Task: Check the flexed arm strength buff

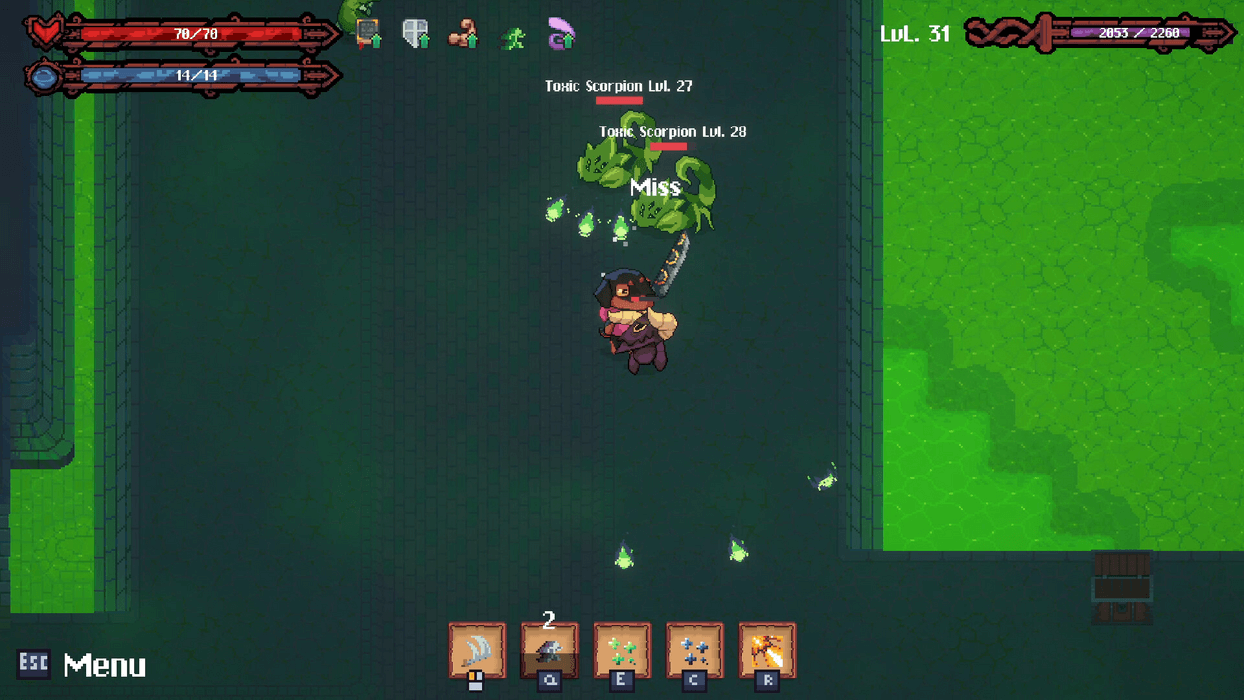Action: pyautogui.click(x=463, y=35)
